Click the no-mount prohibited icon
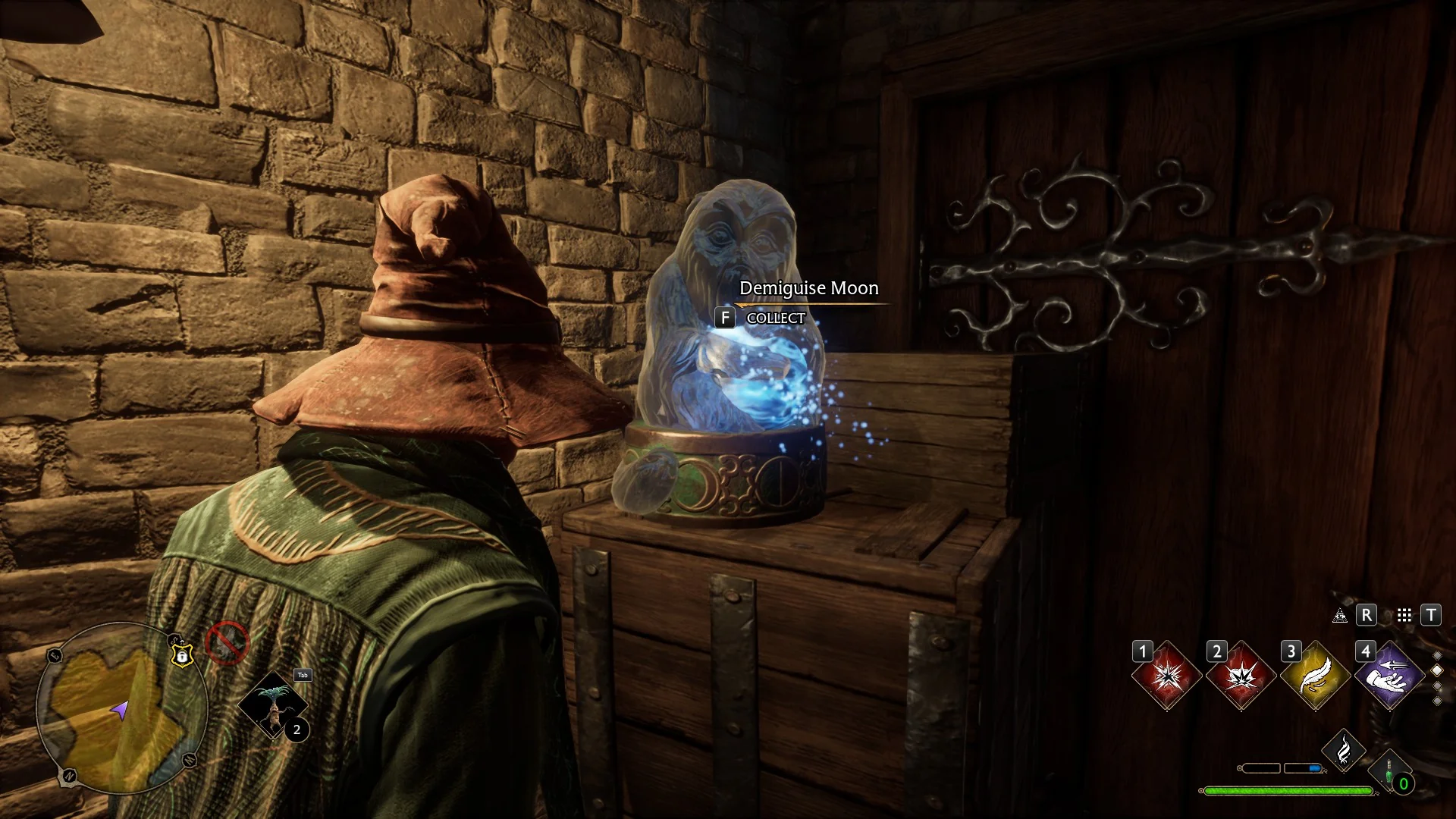This screenshot has width=1456, height=819. (x=227, y=643)
